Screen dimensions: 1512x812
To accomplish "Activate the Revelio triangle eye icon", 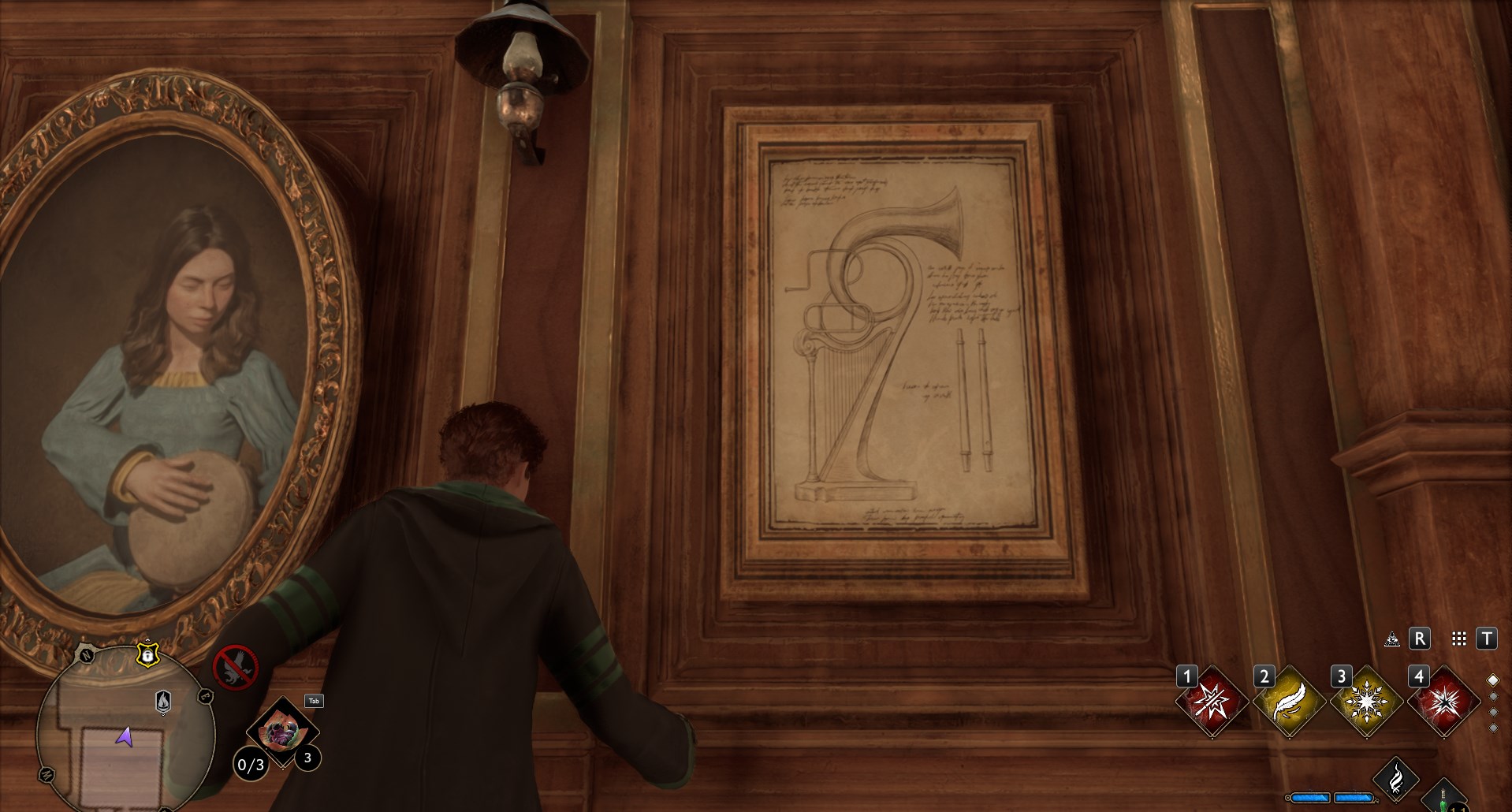I will [1392, 639].
